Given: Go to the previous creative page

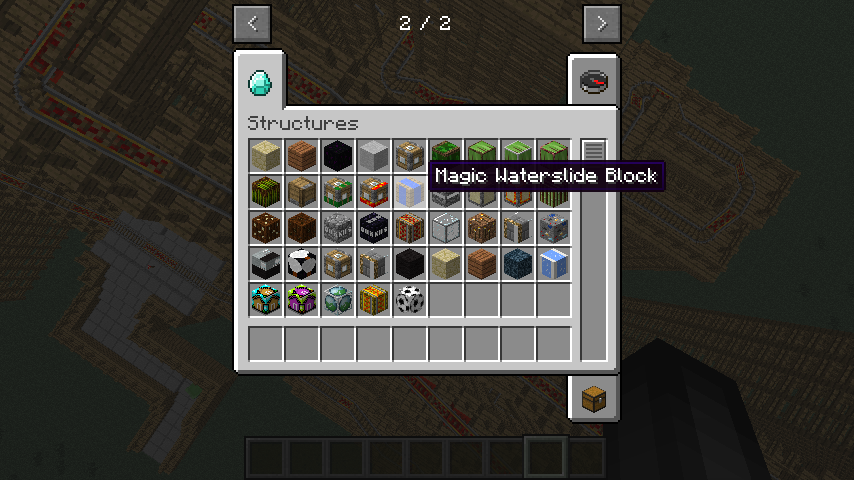Looking at the screenshot, I should click(252, 24).
